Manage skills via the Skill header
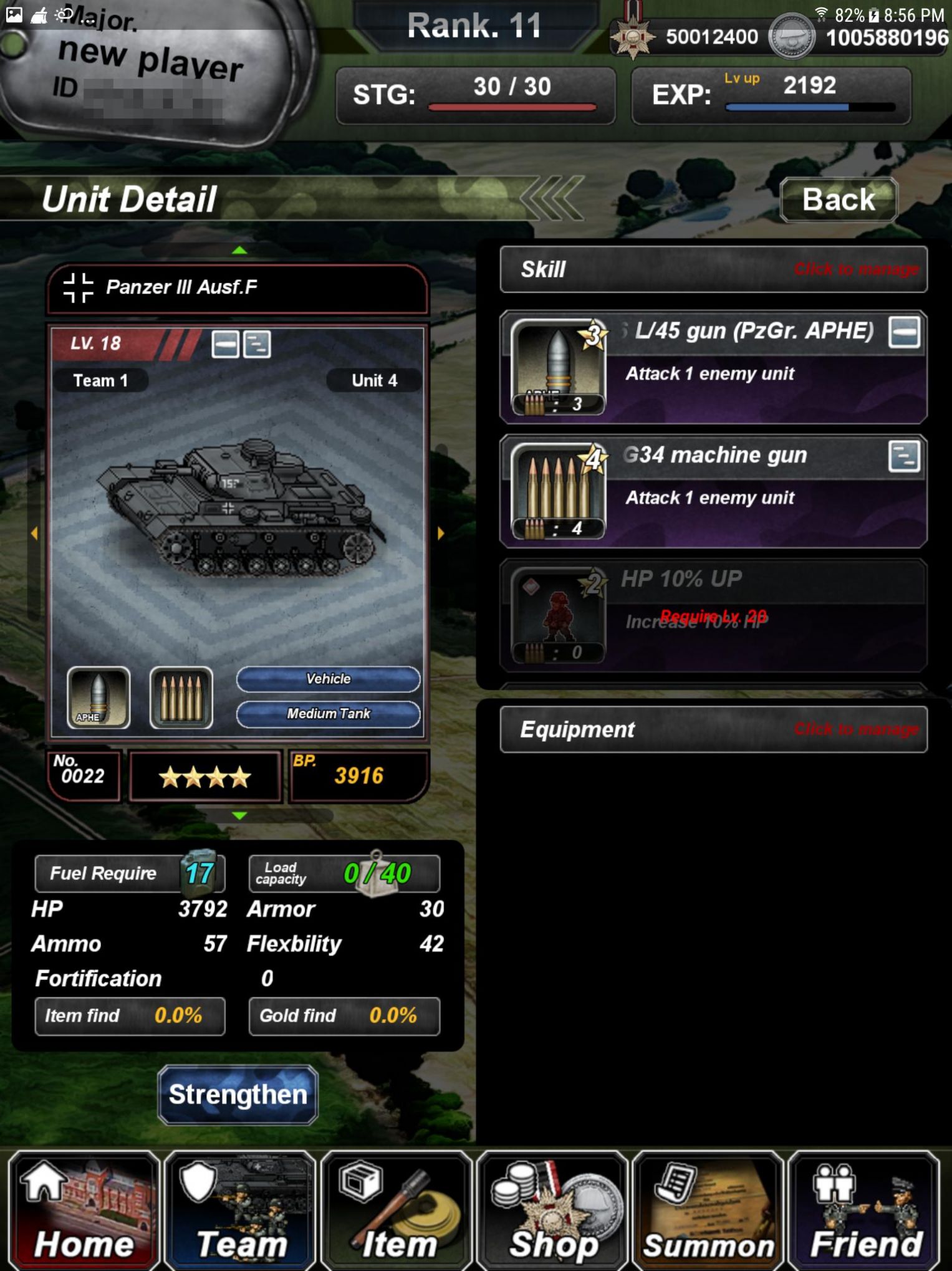The image size is (952, 1271). (x=713, y=269)
